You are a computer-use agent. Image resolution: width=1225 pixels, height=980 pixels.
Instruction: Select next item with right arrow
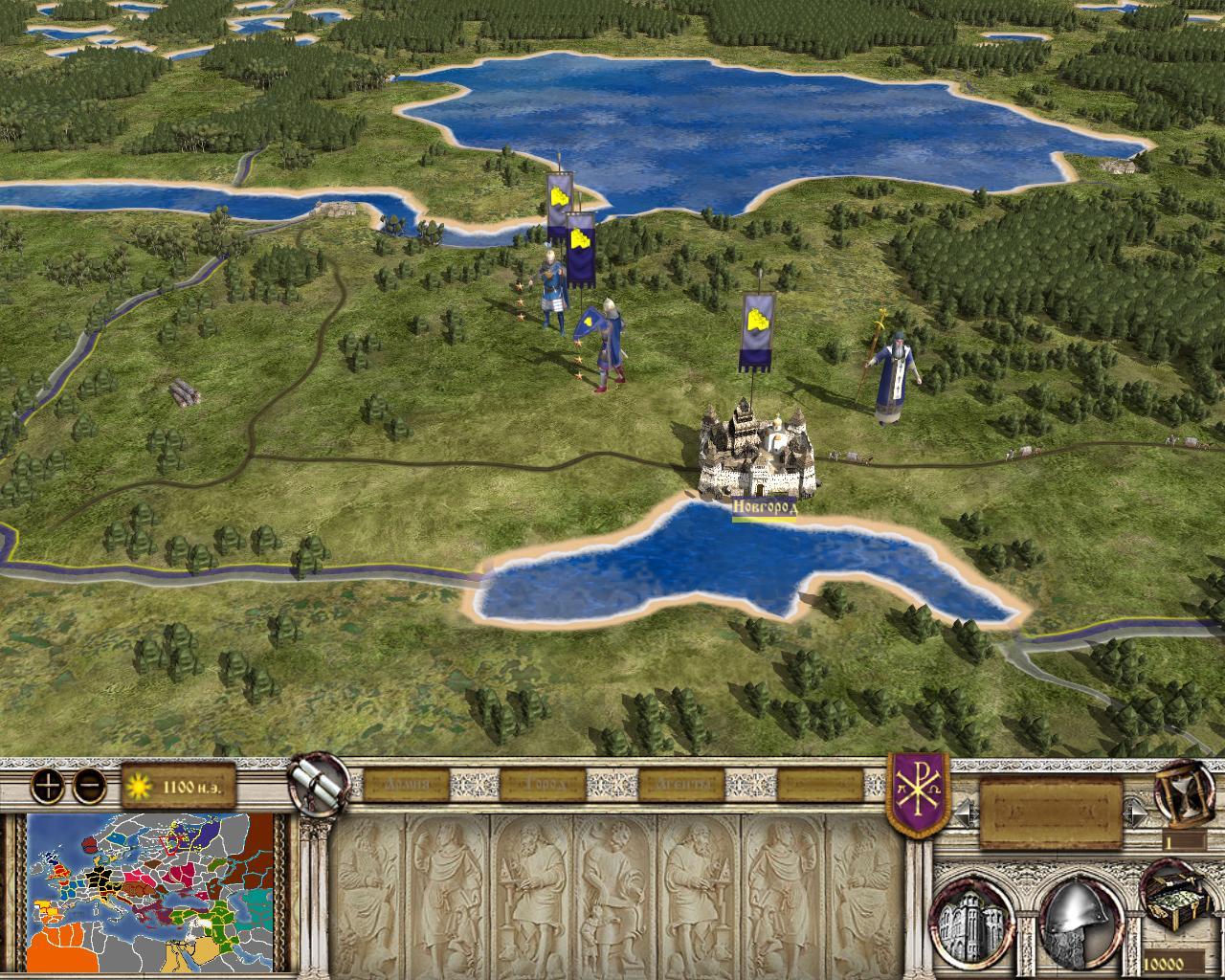[x=1137, y=813]
